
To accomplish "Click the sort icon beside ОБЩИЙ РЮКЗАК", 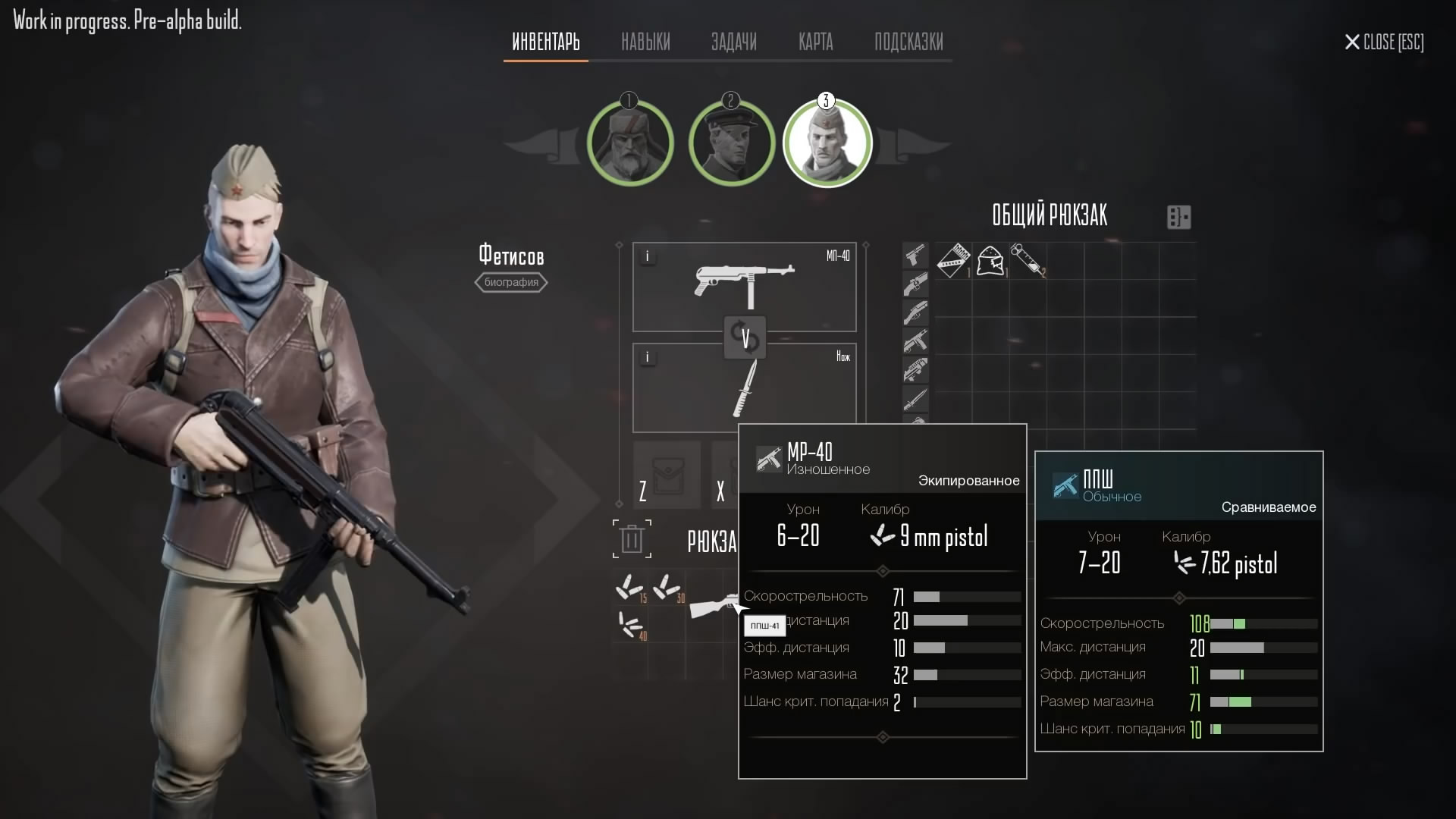I will [x=1178, y=217].
